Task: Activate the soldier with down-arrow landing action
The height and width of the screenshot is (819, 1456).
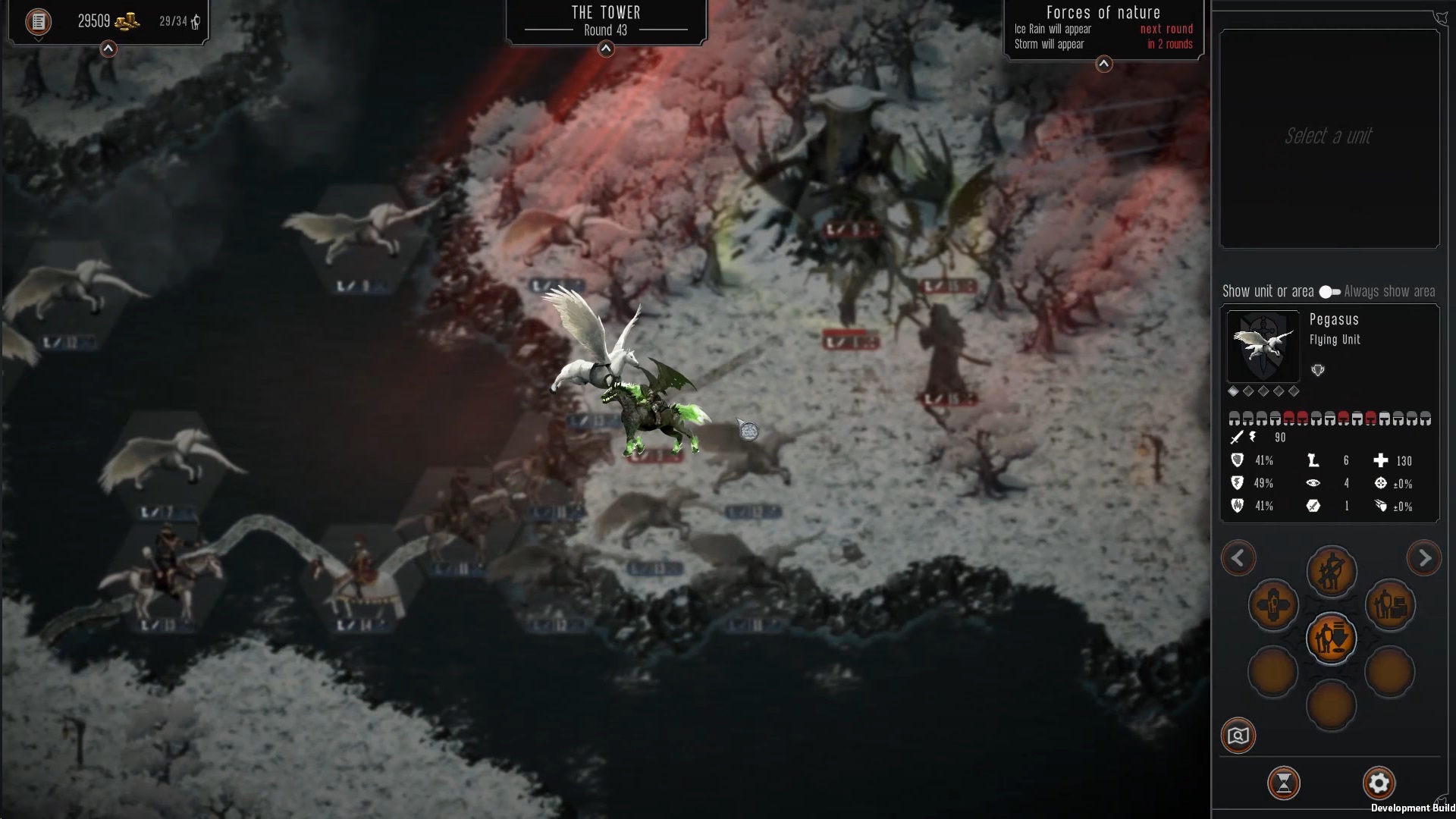Action: [1331, 639]
